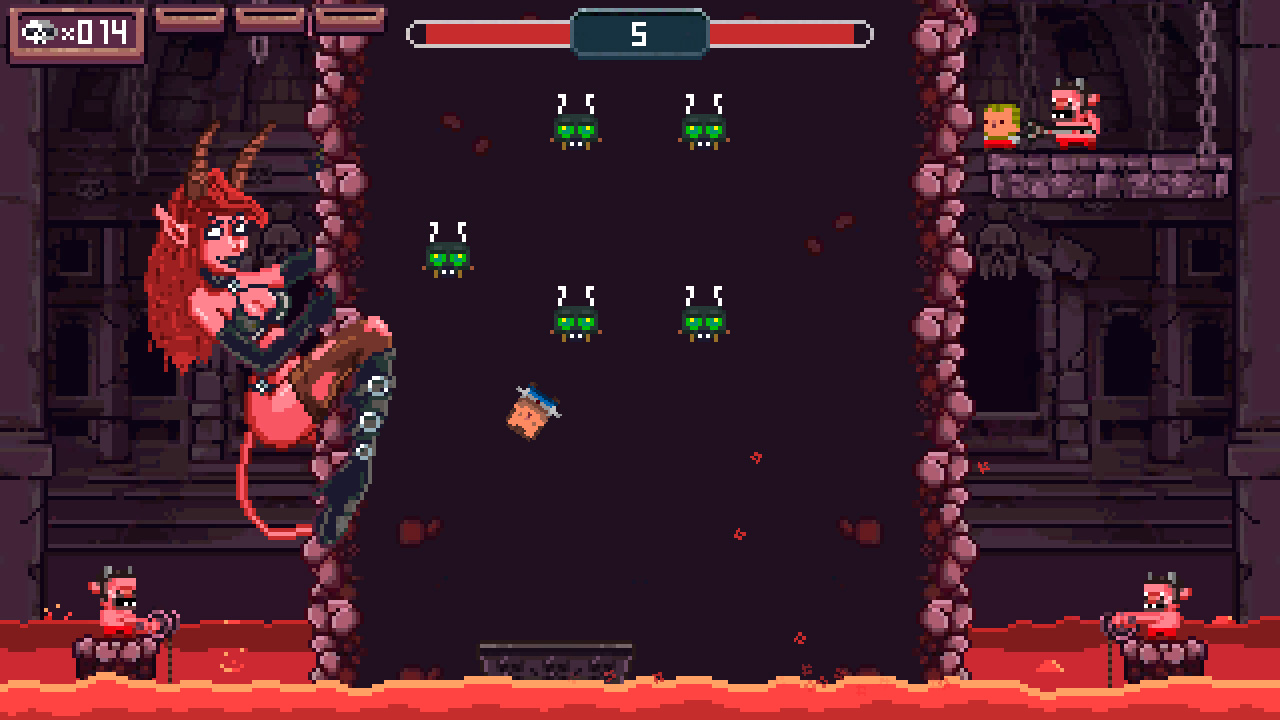Image resolution: width=1280 pixels, height=720 pixels.
Task: Toggle the first empty upgrade slot panel
Action: [x=190, y=17]
